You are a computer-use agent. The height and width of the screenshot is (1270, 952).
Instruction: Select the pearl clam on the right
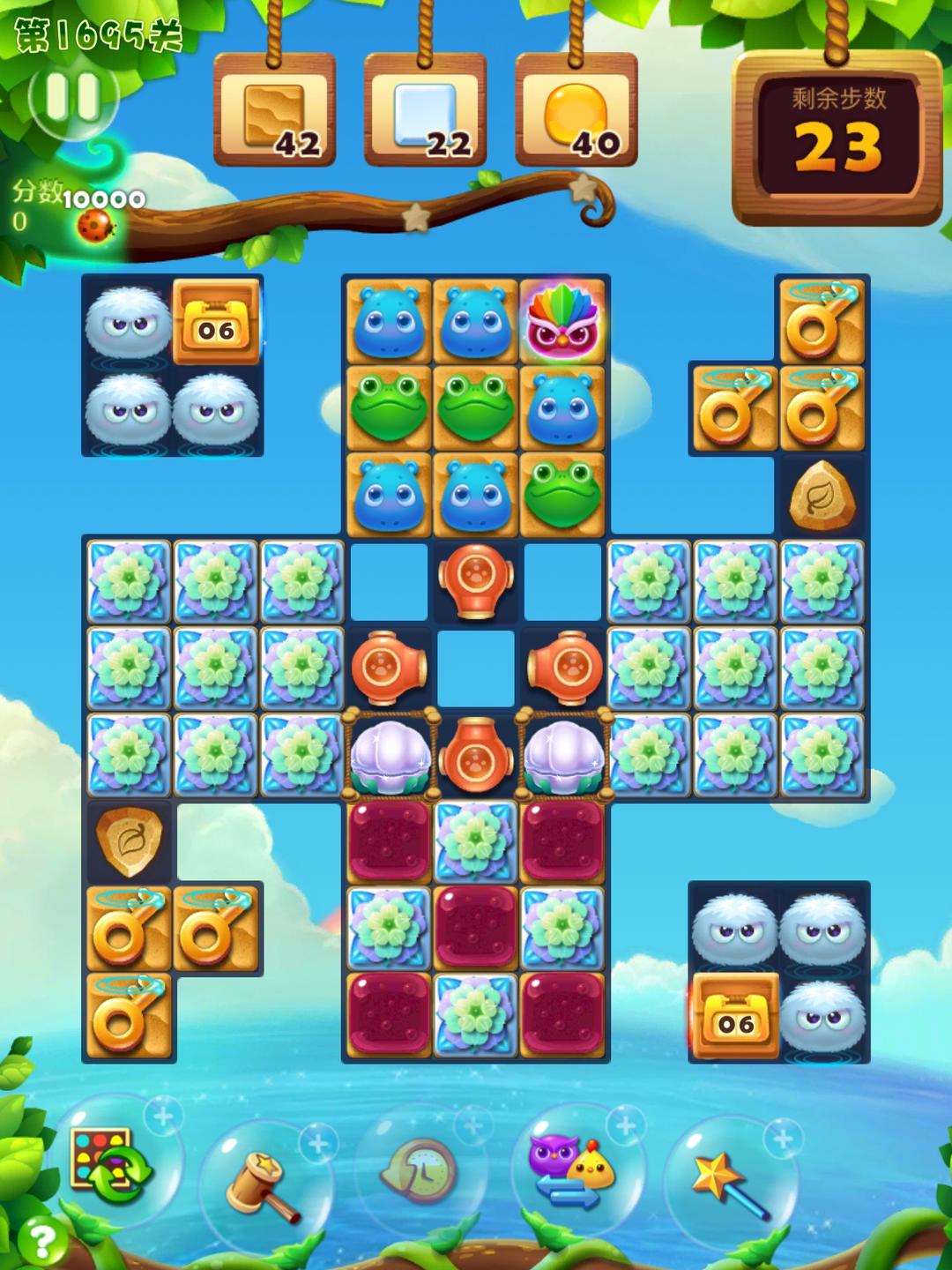pos(563,755)
